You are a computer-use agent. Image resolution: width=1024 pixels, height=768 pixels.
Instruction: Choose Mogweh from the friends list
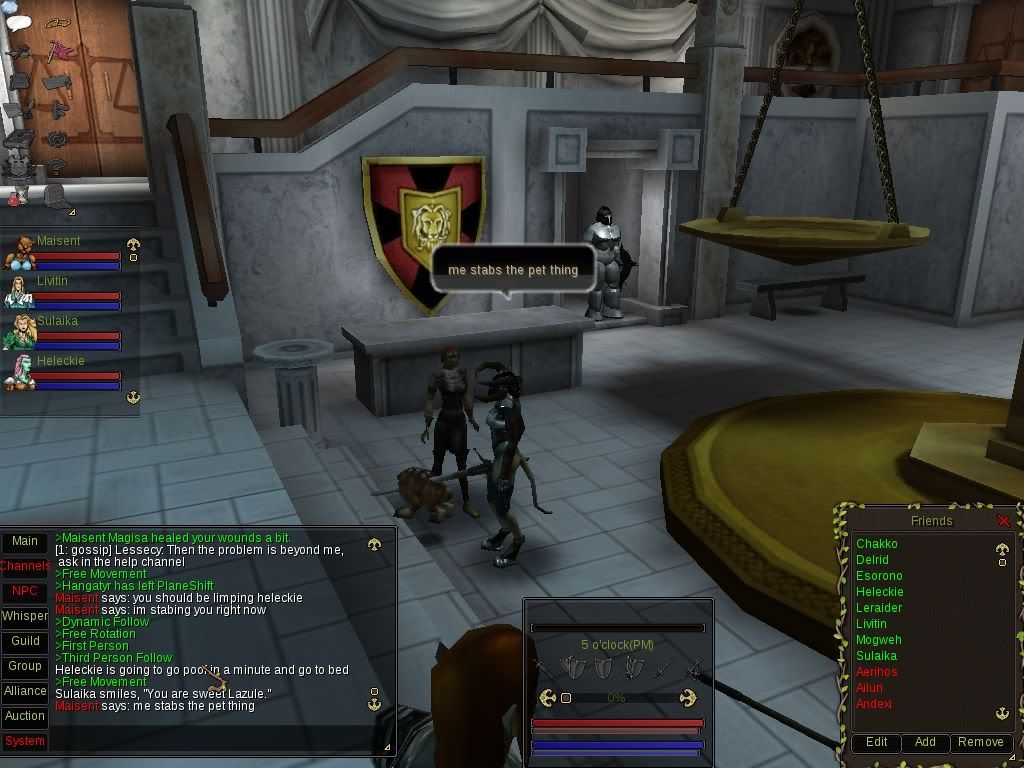[878, 640]
